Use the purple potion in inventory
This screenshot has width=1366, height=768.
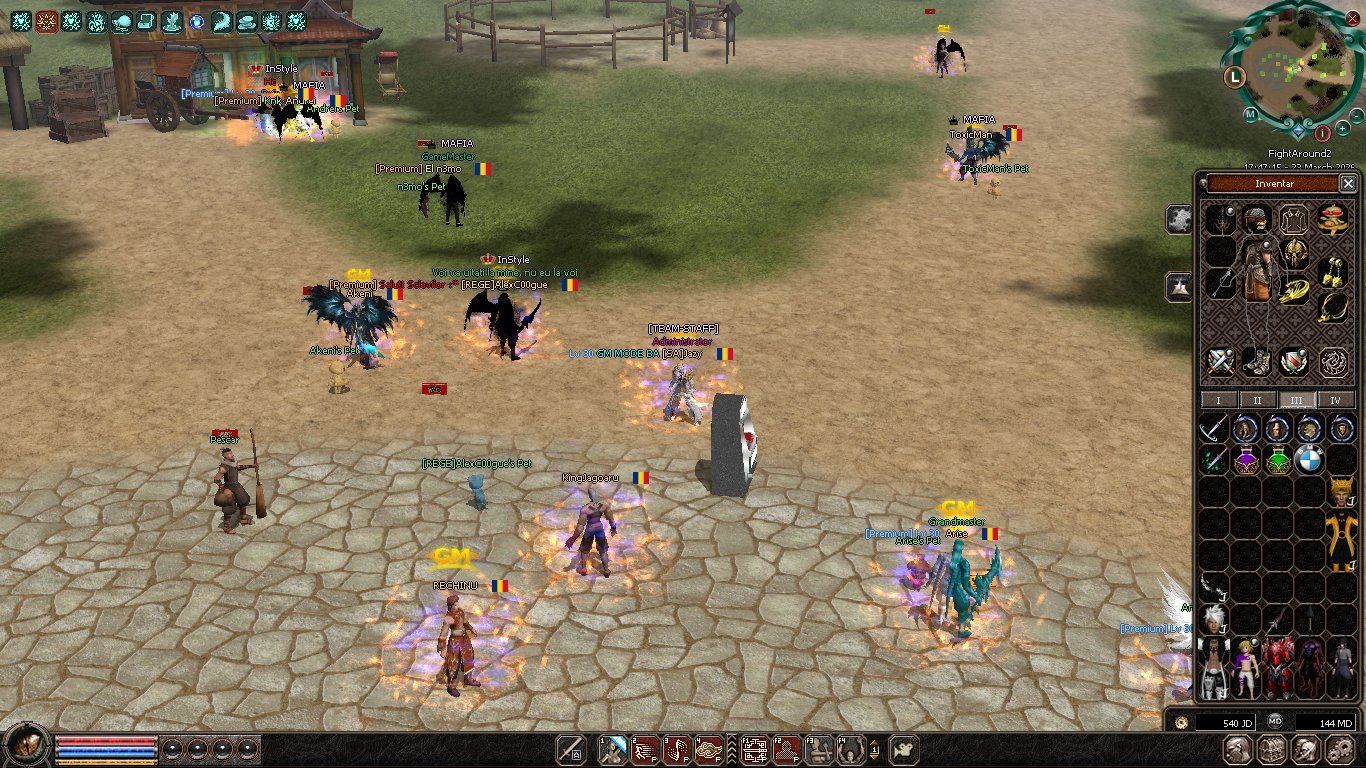coord(1246,460)
